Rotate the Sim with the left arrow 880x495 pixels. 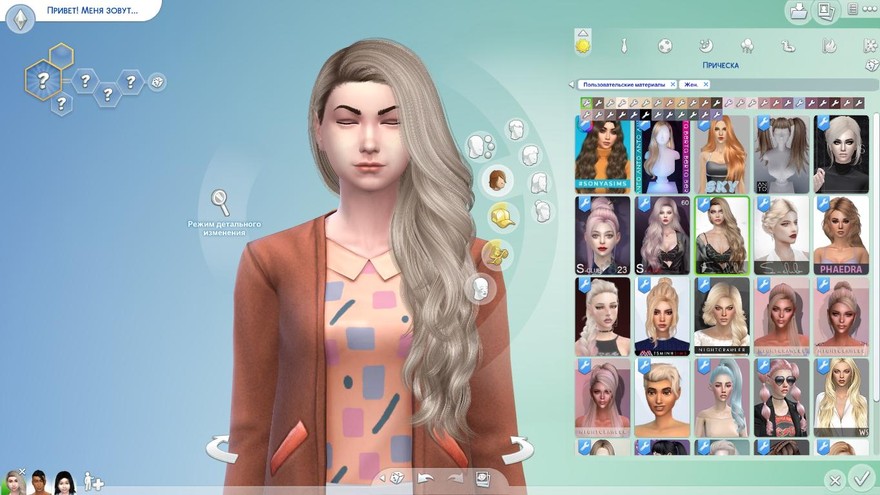[222, 447]
